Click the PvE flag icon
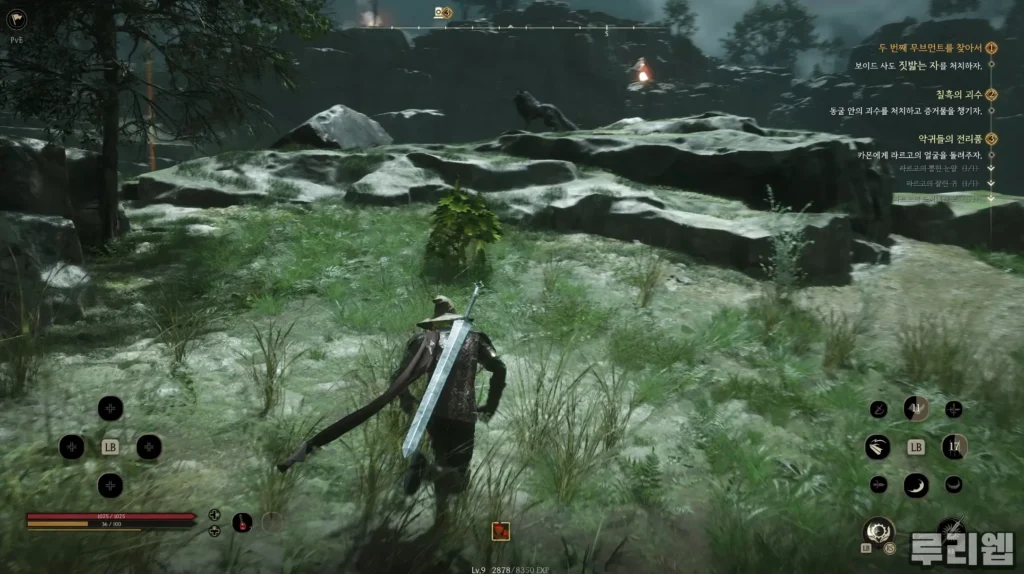The image size is (1024, 574). click(17, 18)
